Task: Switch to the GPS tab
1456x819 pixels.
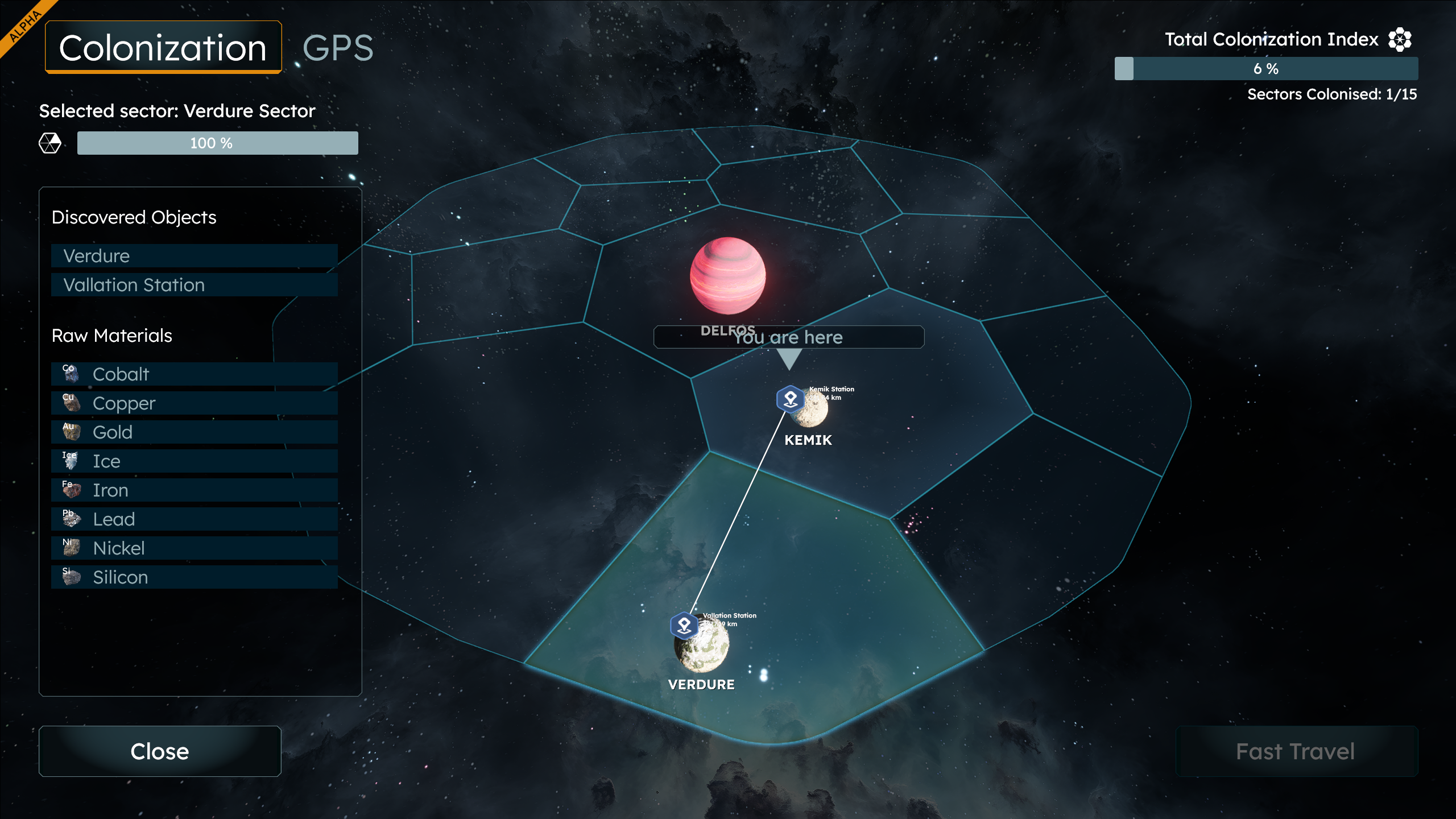Action: click(x=338, y=48)
